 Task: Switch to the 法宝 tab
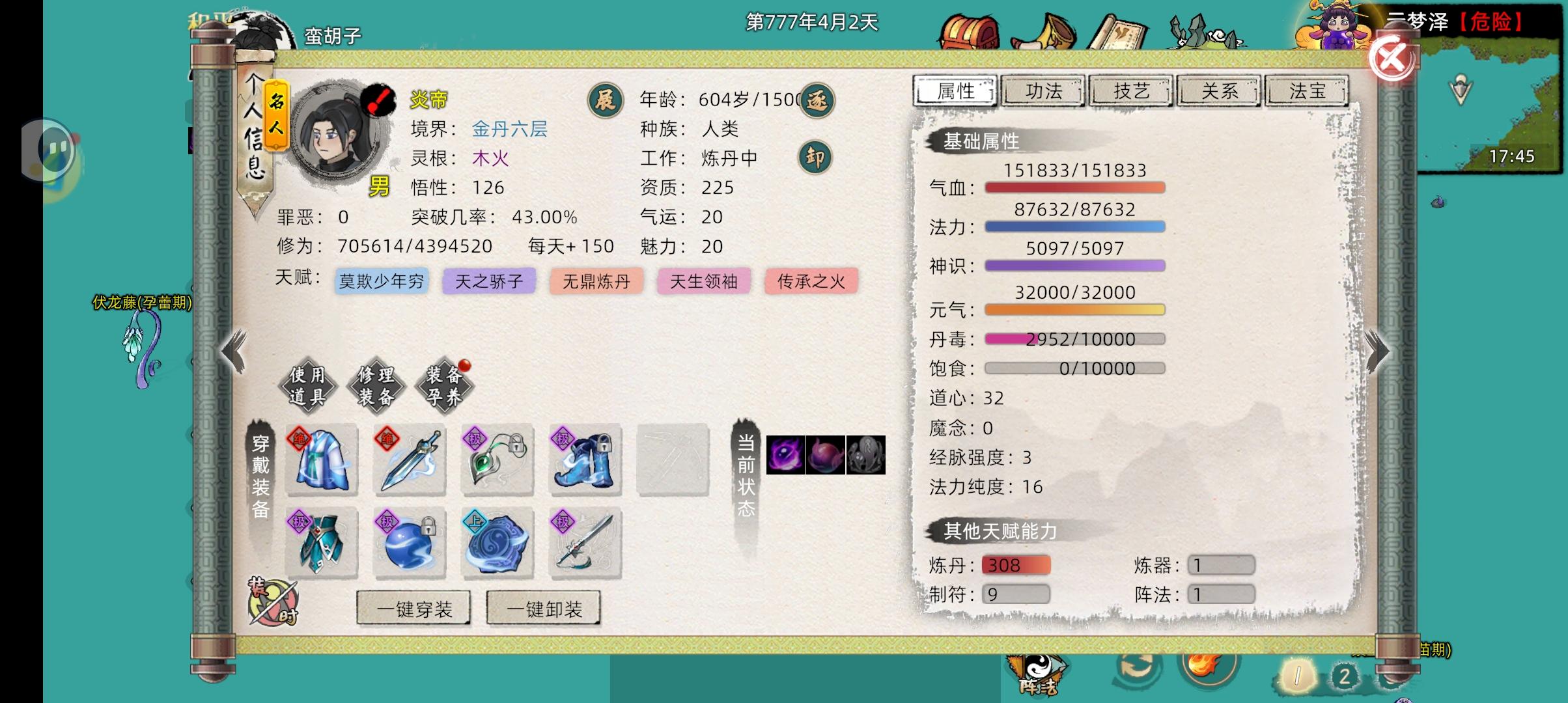click(x=1306, y=91)
